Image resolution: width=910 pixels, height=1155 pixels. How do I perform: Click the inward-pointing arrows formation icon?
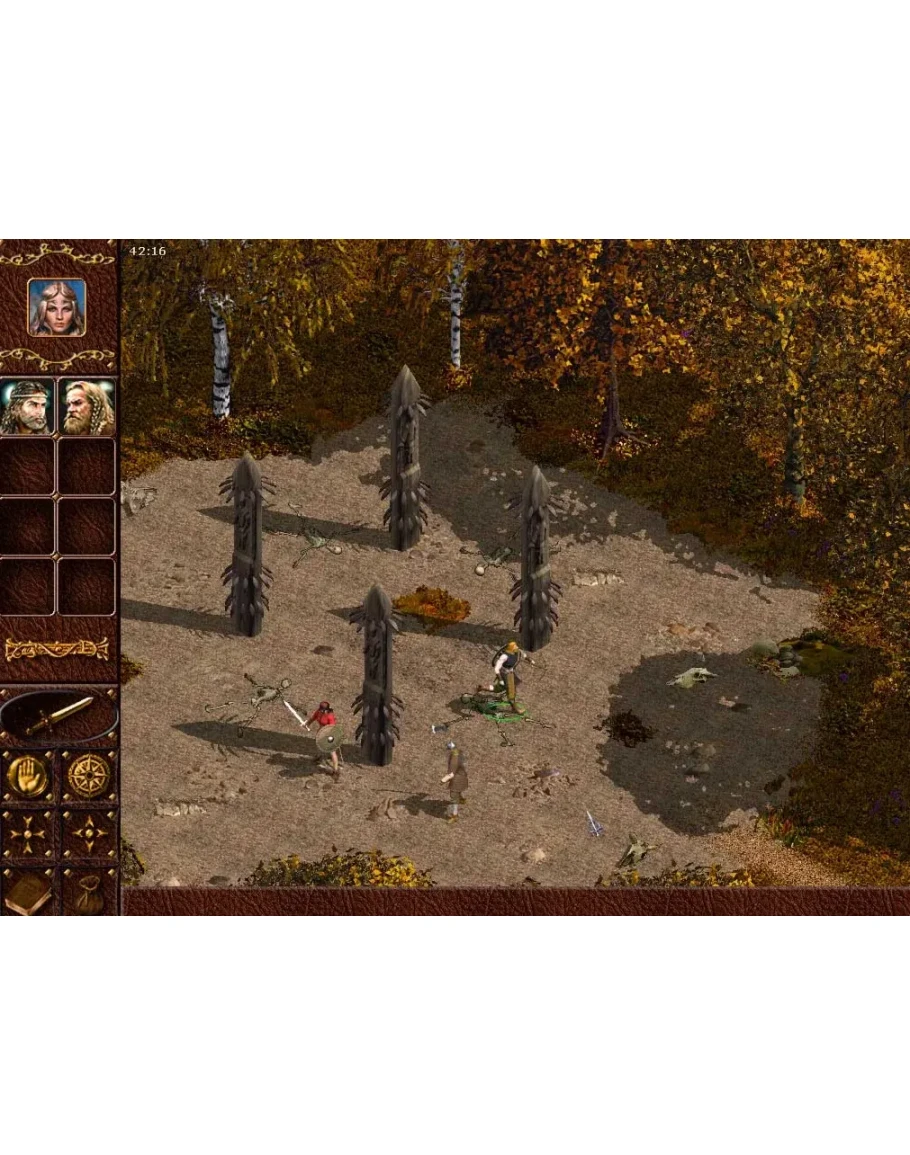[x=27, y=834]
